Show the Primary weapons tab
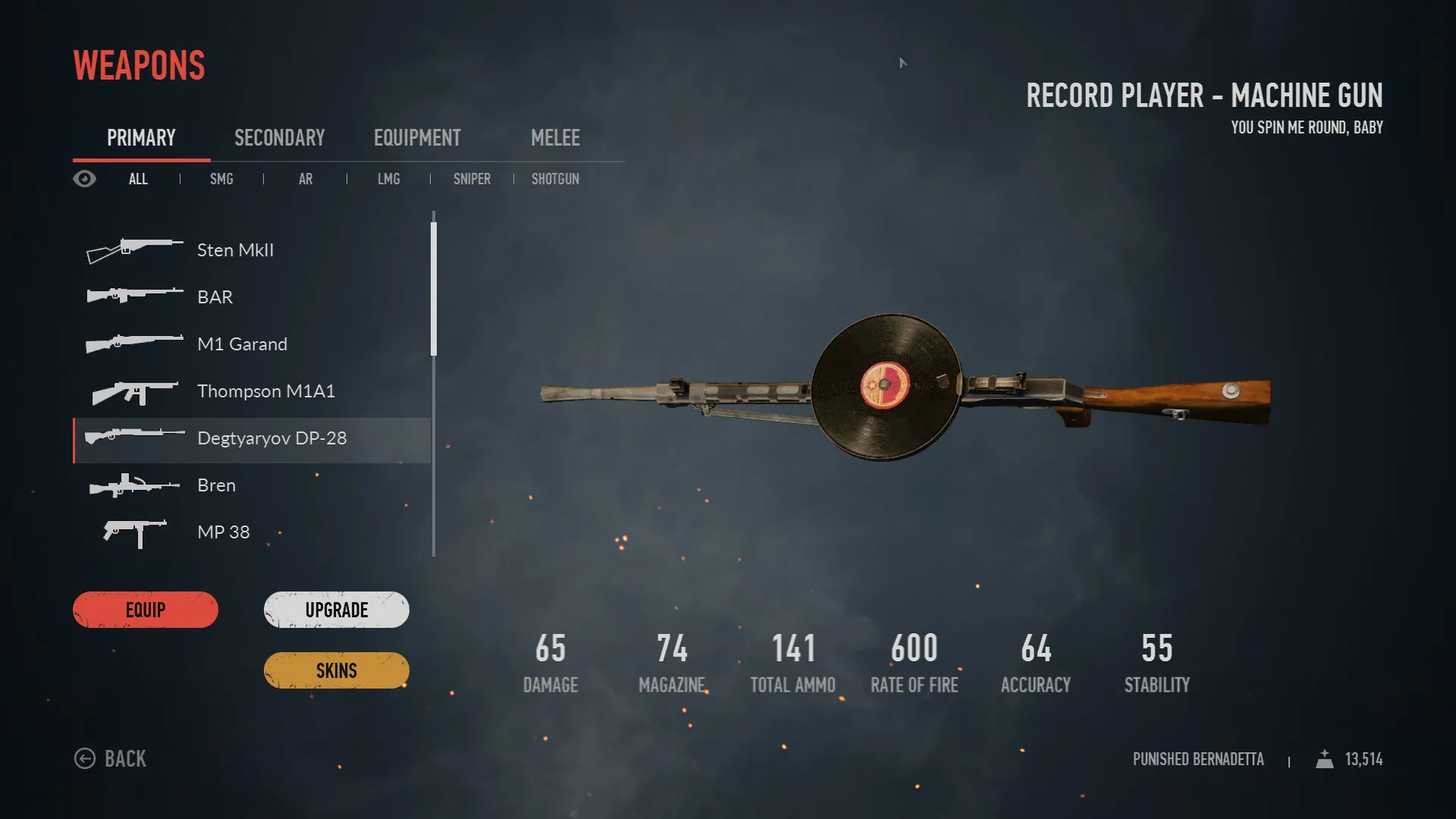Viewport: 1456px width, 819px height. 141,138
